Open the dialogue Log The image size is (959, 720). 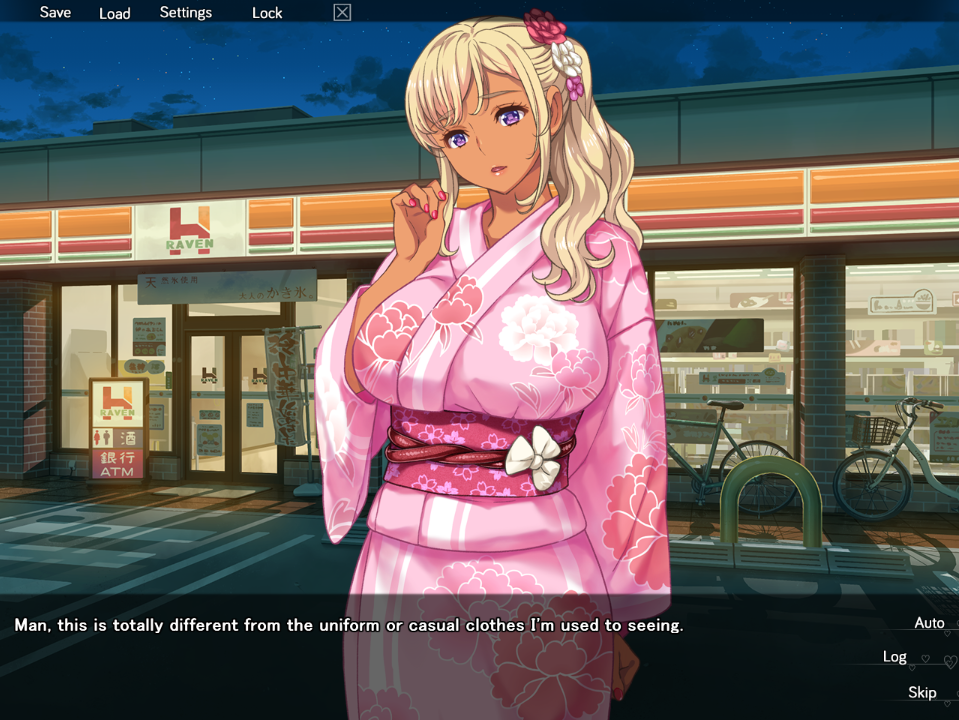[895, 657]
